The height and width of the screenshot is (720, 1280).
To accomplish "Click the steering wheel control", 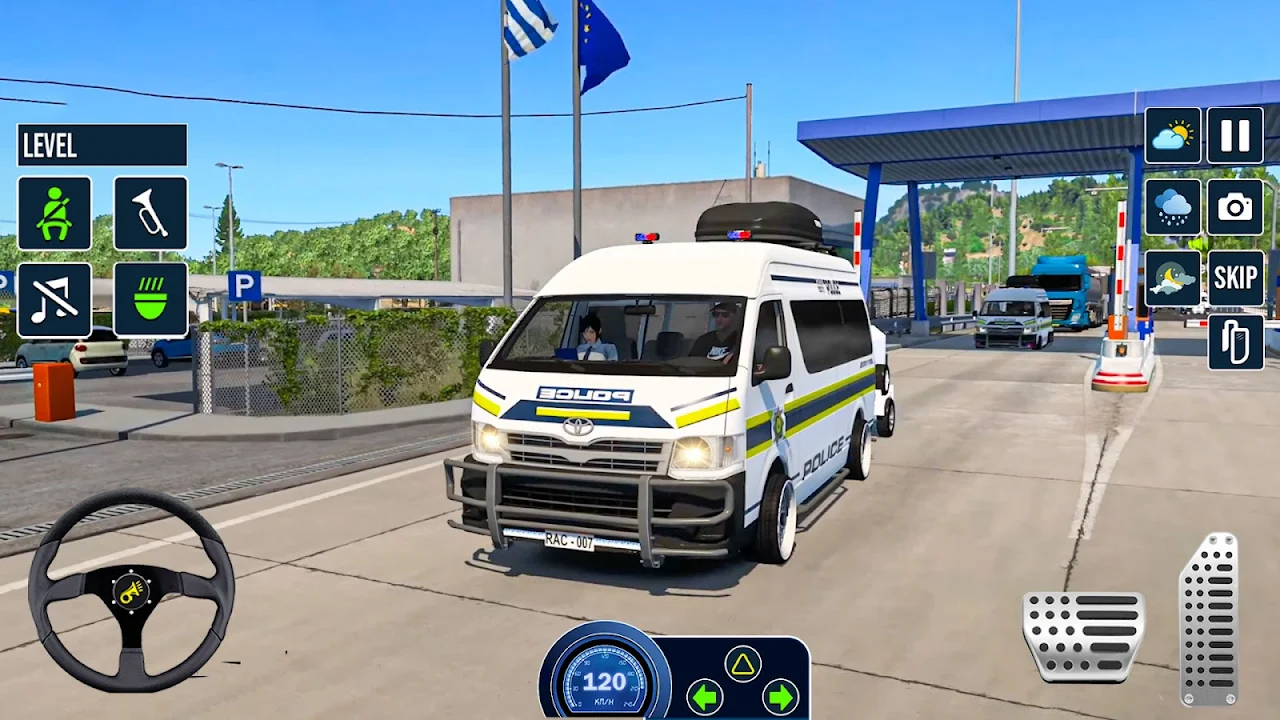I will [x=131, y=590].
